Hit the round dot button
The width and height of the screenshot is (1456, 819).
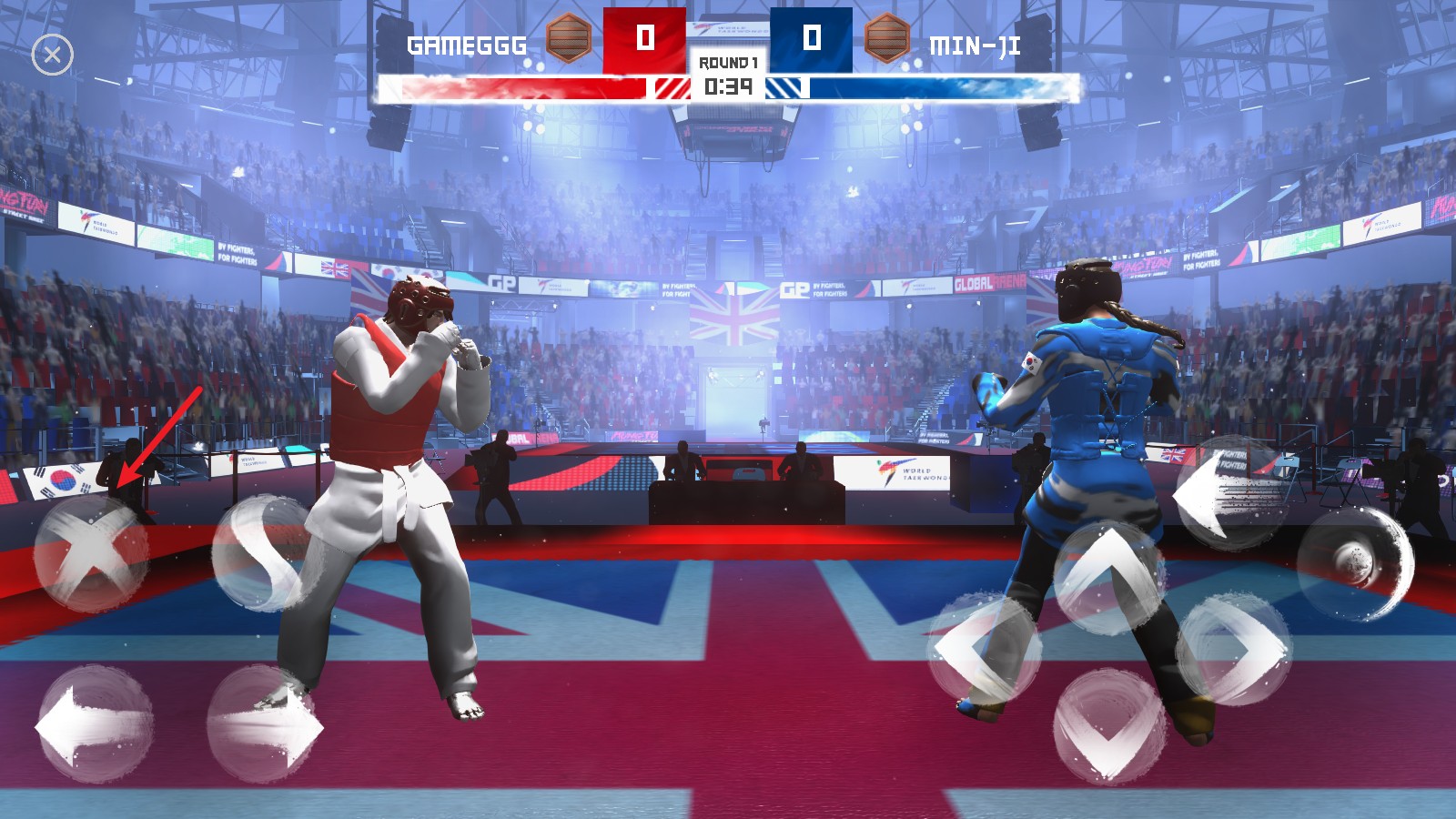(1355, 563)
